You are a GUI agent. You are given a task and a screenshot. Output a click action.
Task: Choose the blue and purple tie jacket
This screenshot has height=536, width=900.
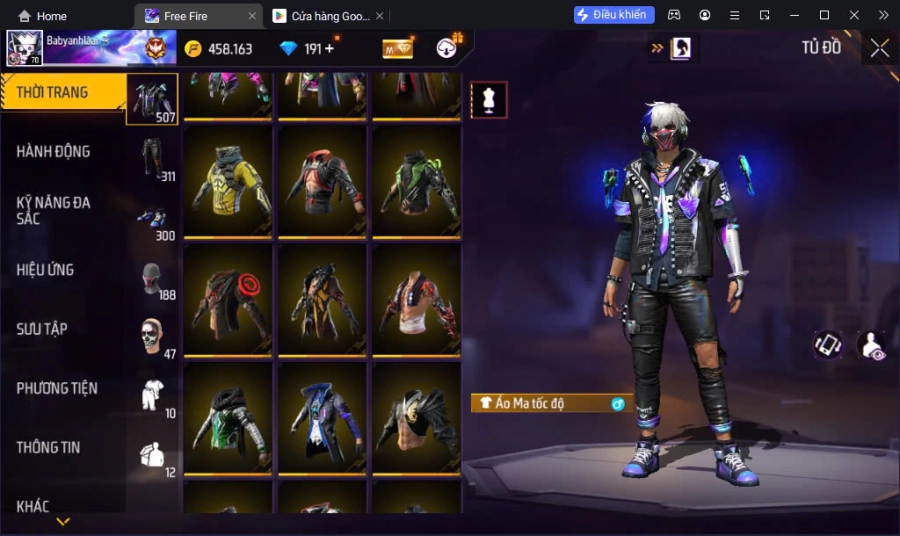click(x=322, y=417)
